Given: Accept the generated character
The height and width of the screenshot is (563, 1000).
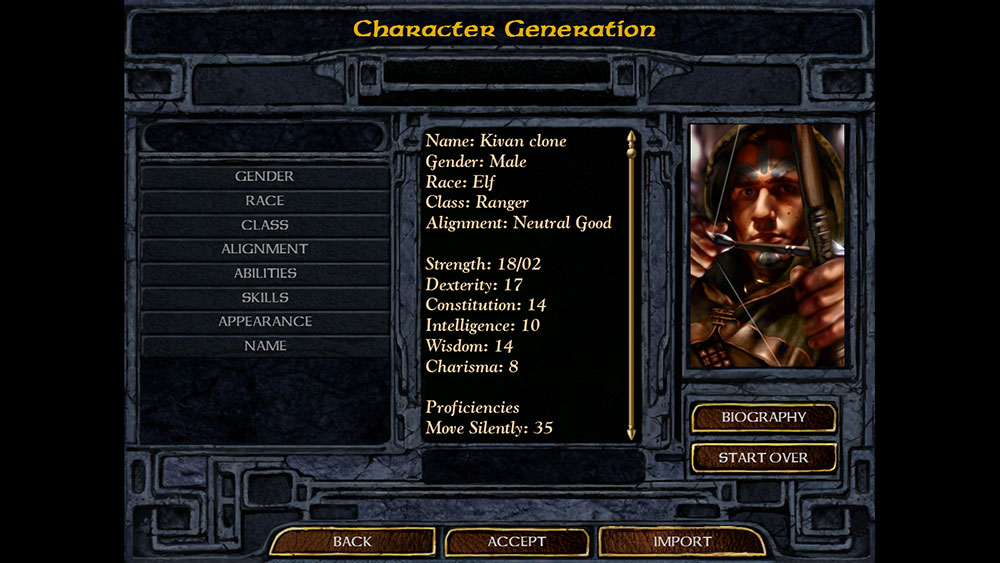Looking at the screenshot, I should point(516,542).
